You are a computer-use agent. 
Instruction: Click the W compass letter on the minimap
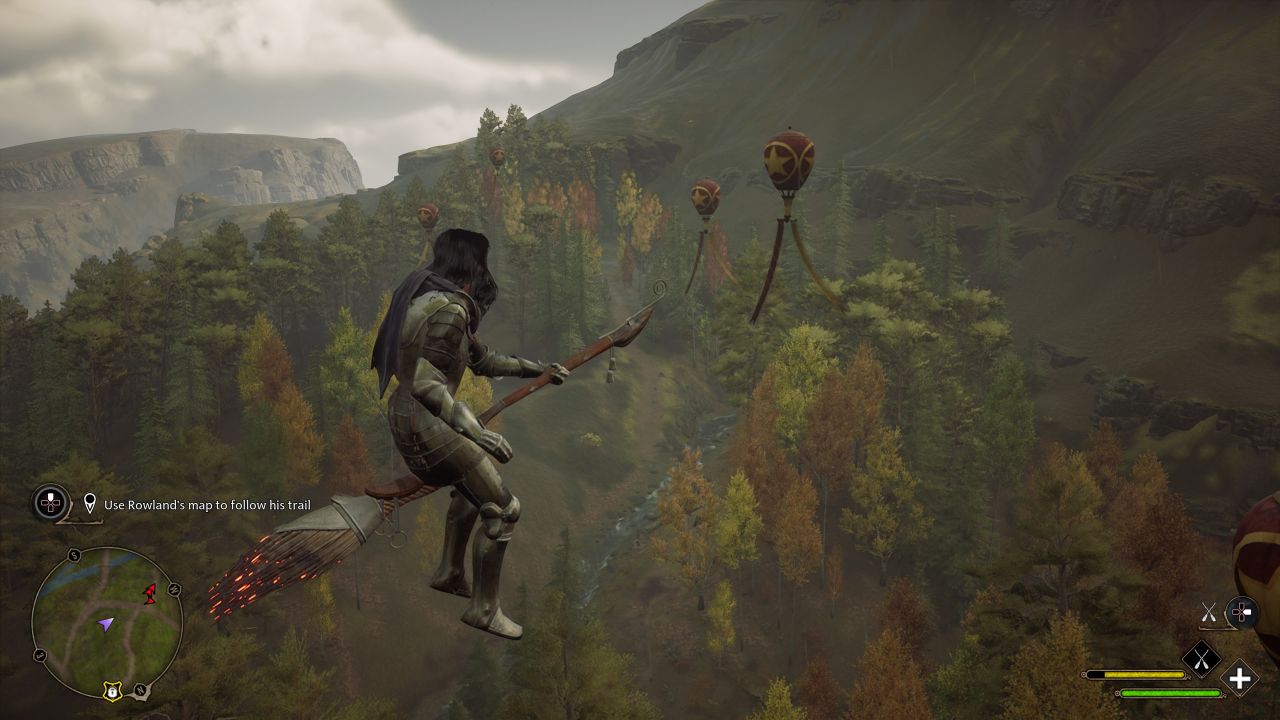pos(173,590)
